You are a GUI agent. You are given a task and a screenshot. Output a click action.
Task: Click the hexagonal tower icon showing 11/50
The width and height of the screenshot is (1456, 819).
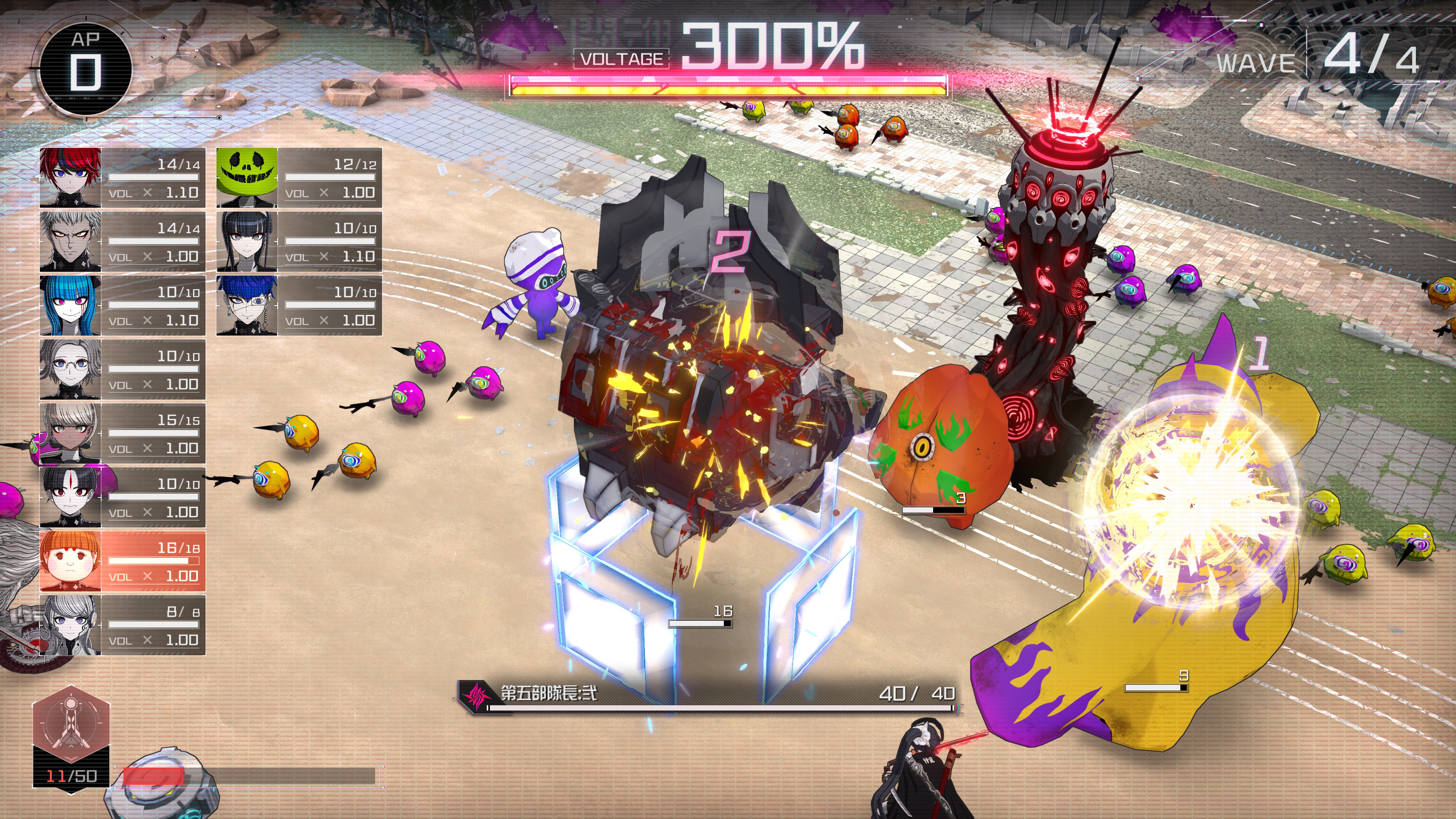click(x=71, y=726)
